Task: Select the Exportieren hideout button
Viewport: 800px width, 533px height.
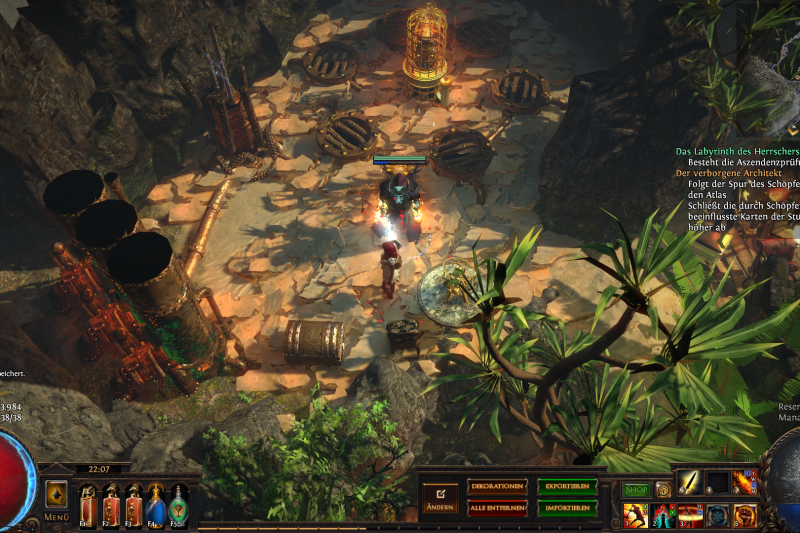Action: pyautogui.click(x=567, y=487)
